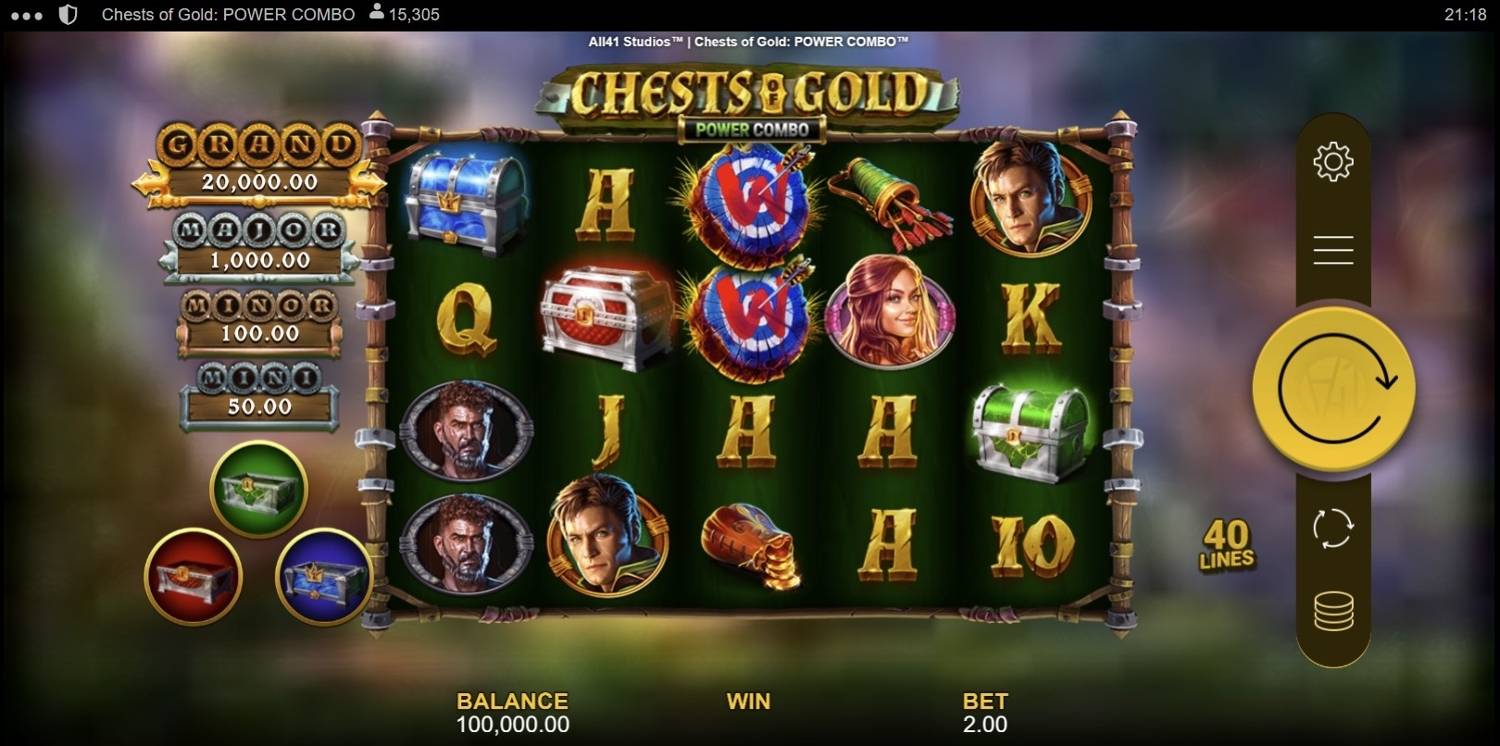Open the hamburger game menu
Screen dimensions: 1500x746
click(1332, 250)
